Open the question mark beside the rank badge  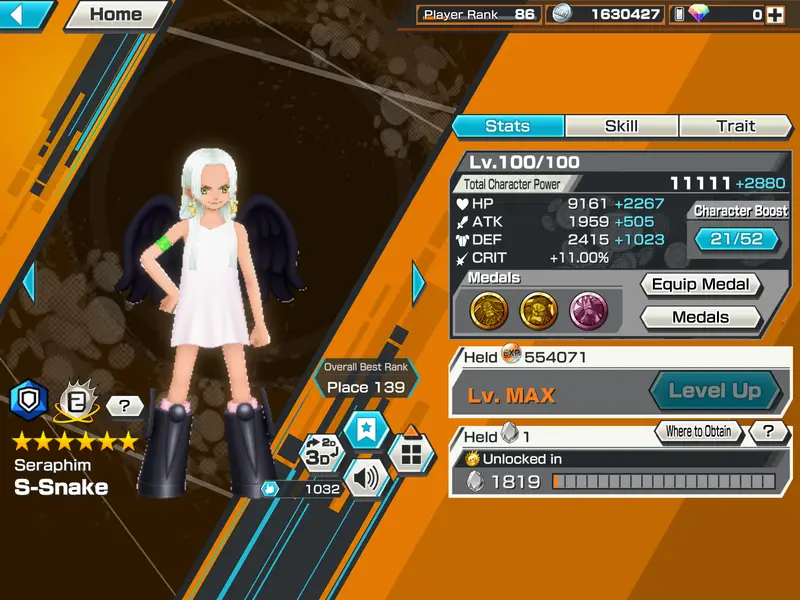click(124, 405)
